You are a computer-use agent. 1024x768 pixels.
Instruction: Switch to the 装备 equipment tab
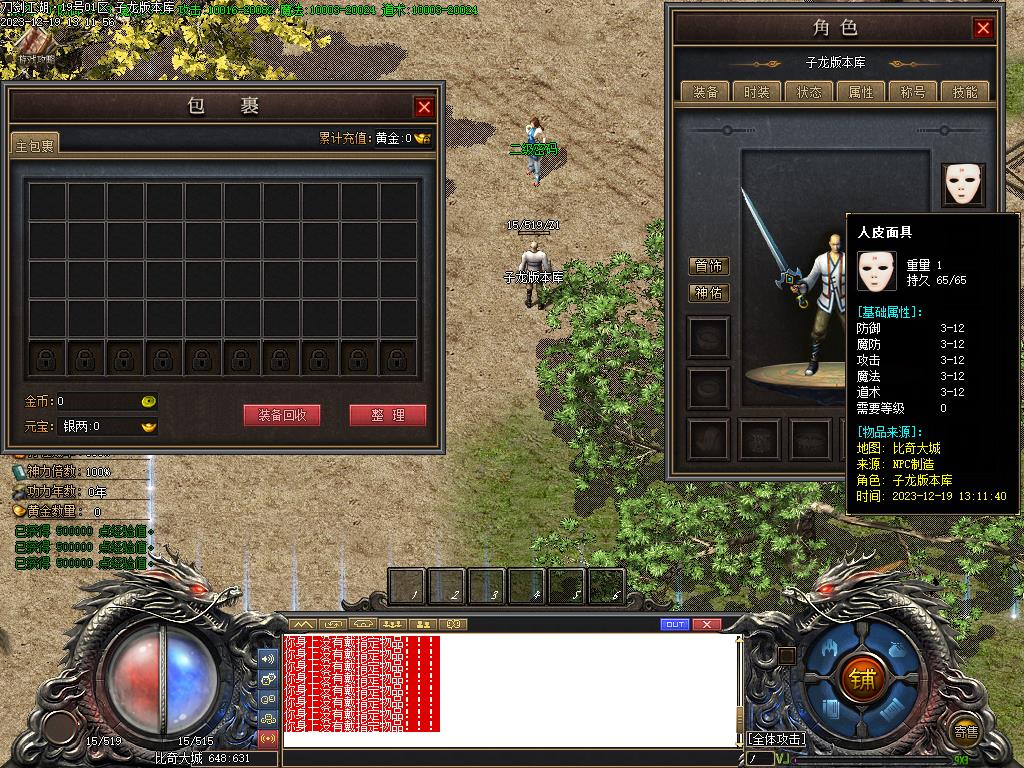coord(705,91)
